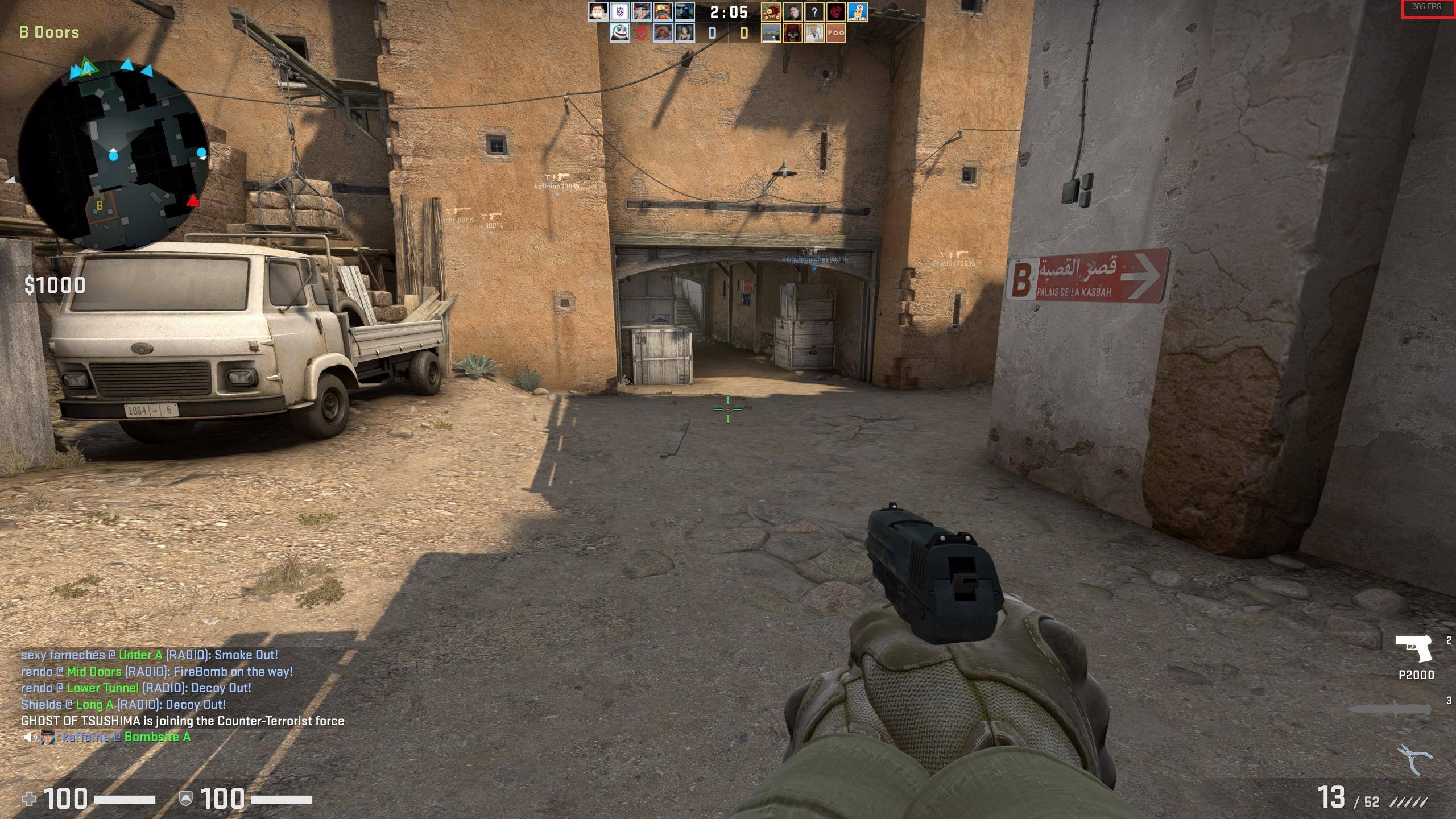Select the red skull dead player icon
This screenshot has width=1456, height=819.
coord(641,33)
